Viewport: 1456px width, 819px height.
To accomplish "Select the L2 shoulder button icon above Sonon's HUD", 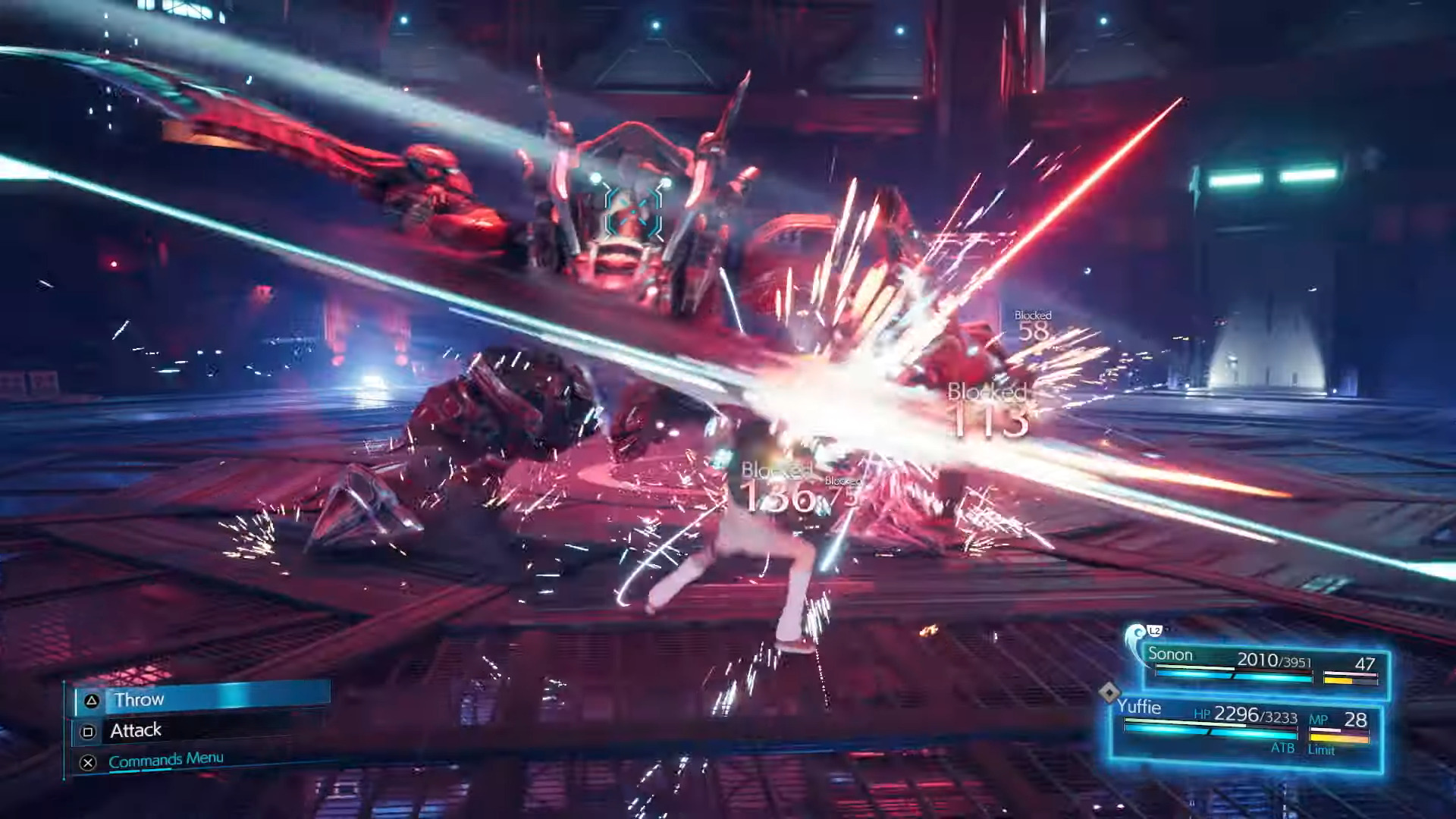I will tap(1153, 632).
